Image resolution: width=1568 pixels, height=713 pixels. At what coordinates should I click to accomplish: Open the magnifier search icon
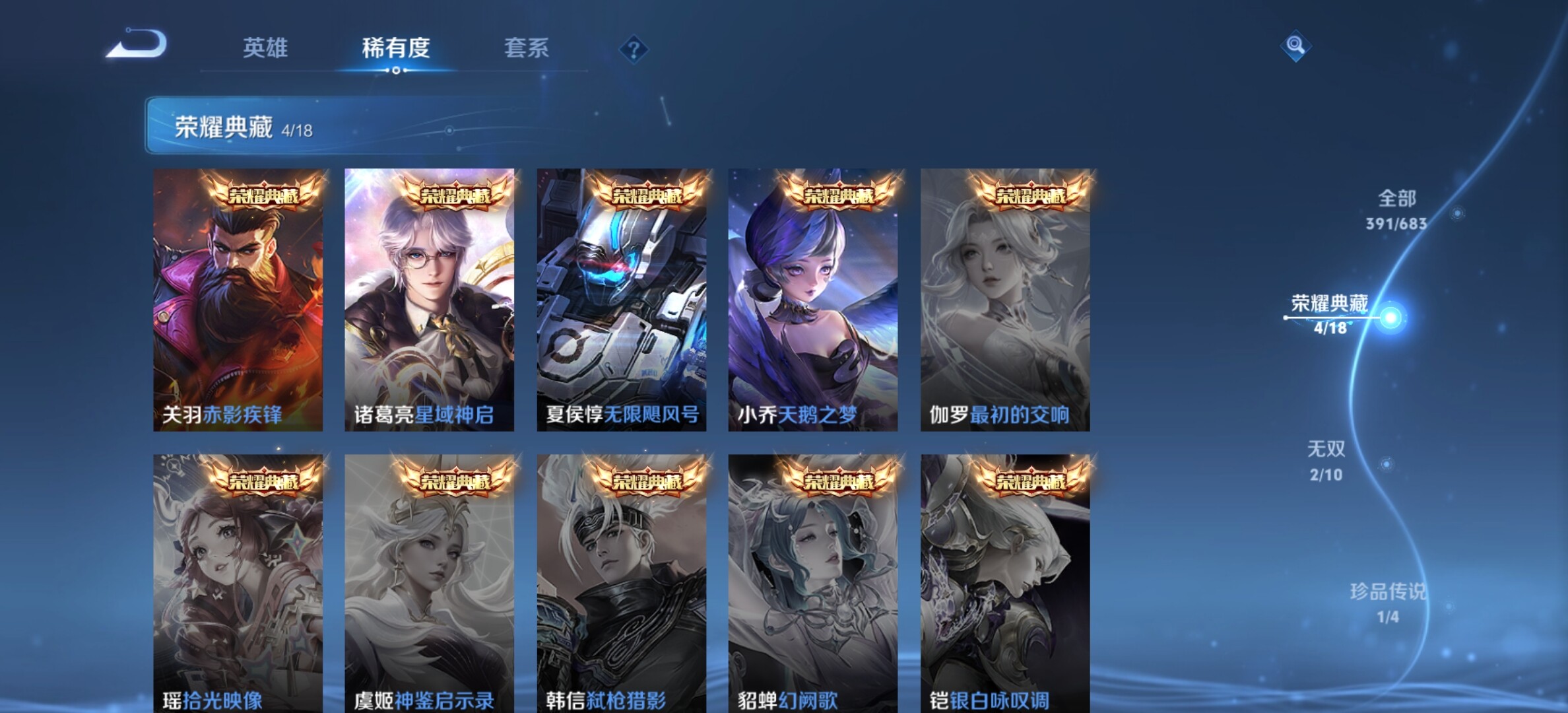pyautogui.click(x=1295, y=46)
